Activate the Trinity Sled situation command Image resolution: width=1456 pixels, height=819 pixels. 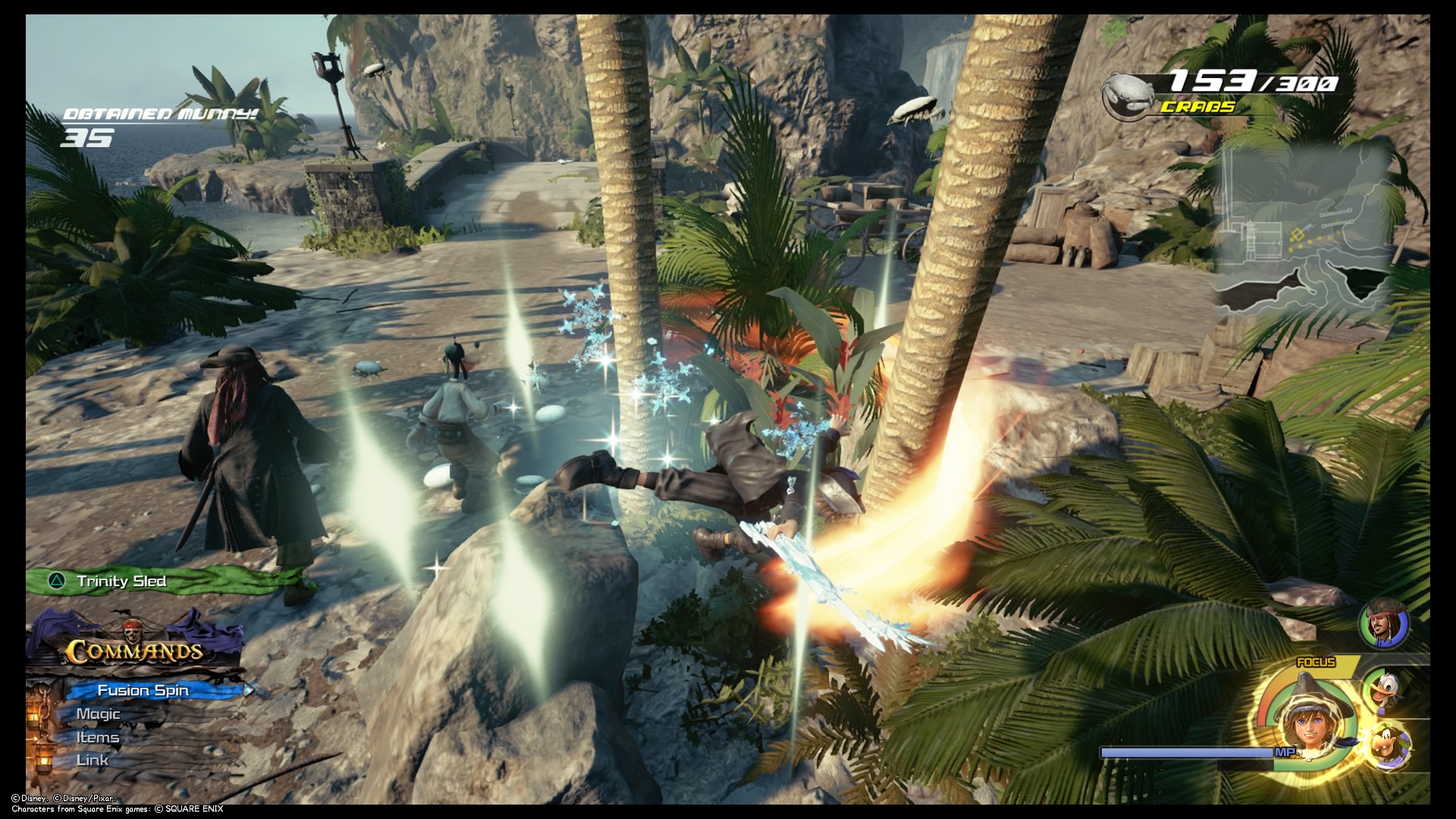tap(121, 582)
